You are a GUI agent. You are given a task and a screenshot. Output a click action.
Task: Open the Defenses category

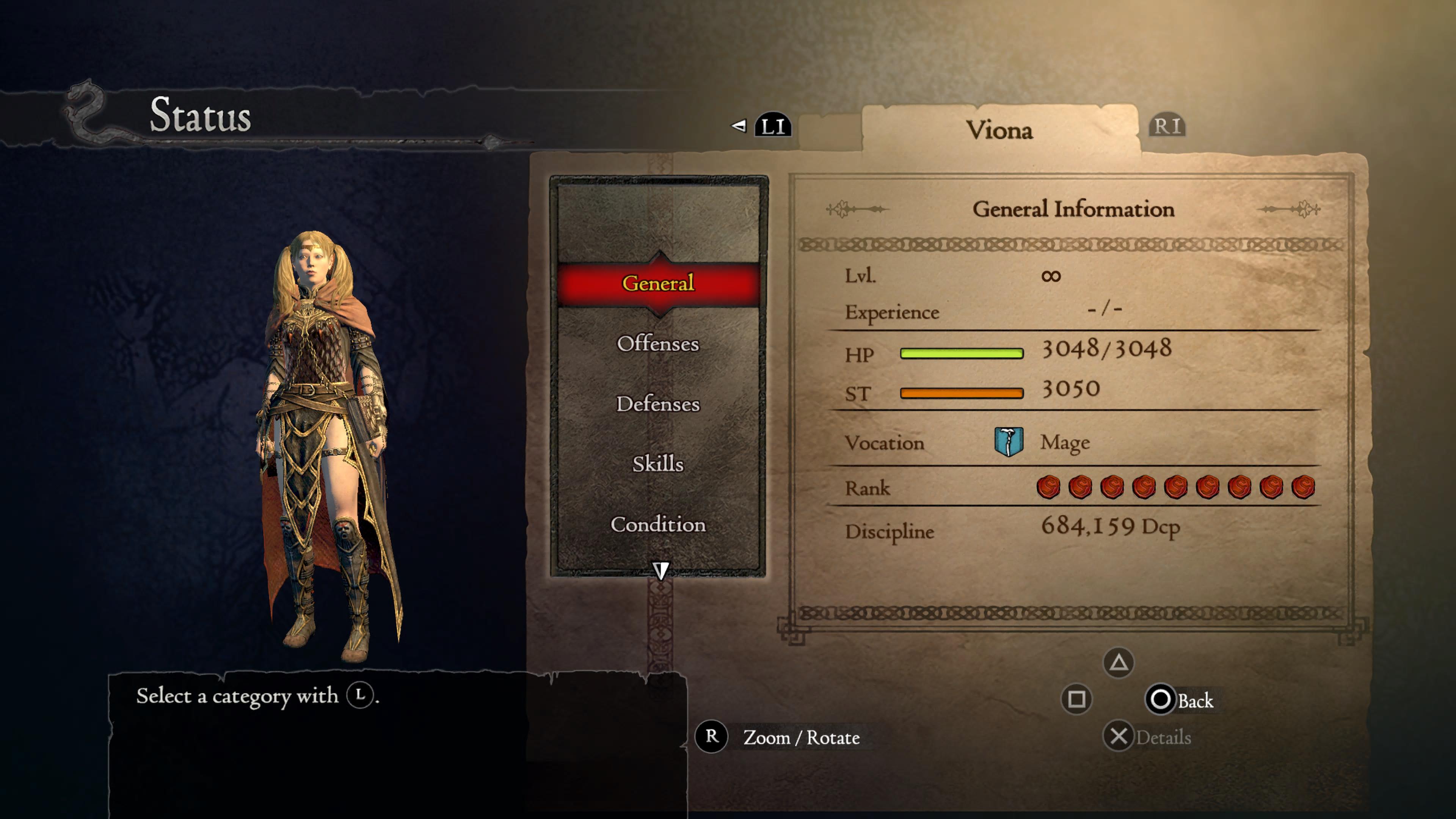pos(658,403)
